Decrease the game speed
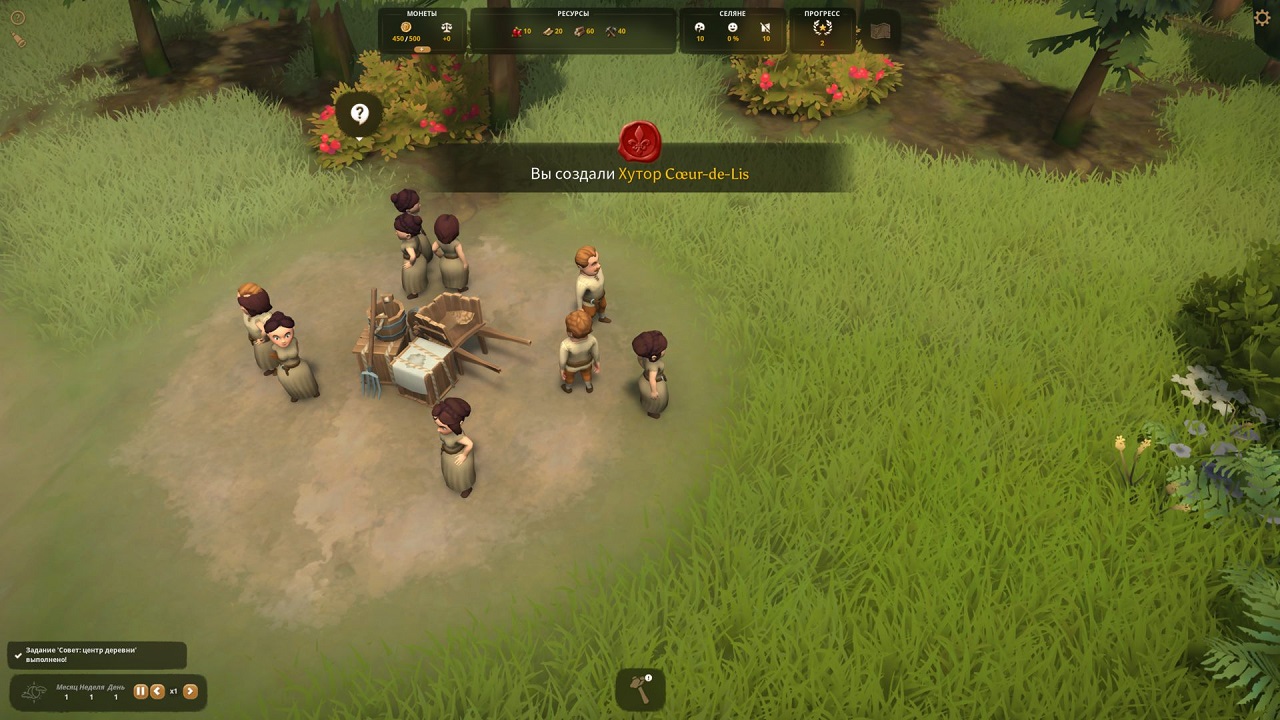The width and height of the screenshot is (1280, 720). tap(157, 691)
